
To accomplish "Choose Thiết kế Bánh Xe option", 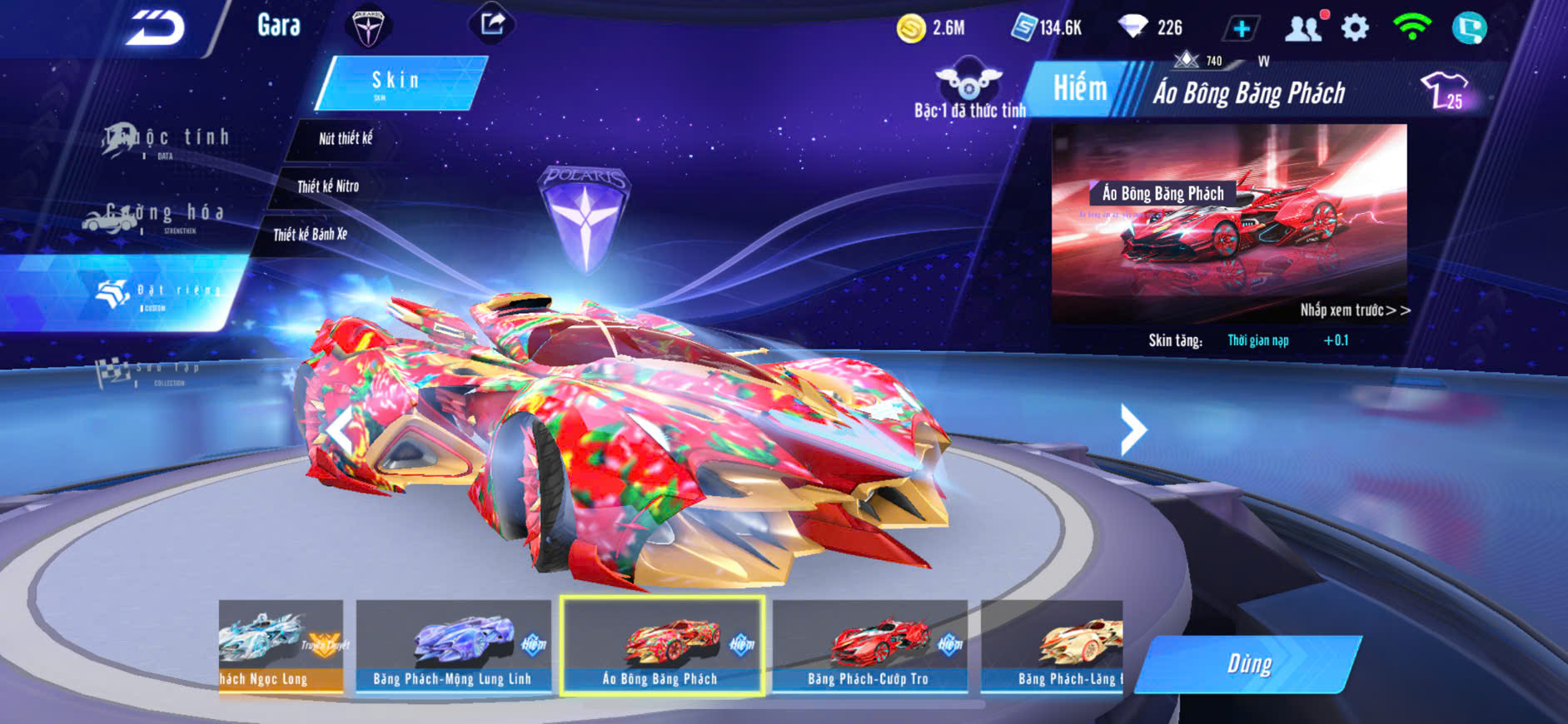I will 310,235.
